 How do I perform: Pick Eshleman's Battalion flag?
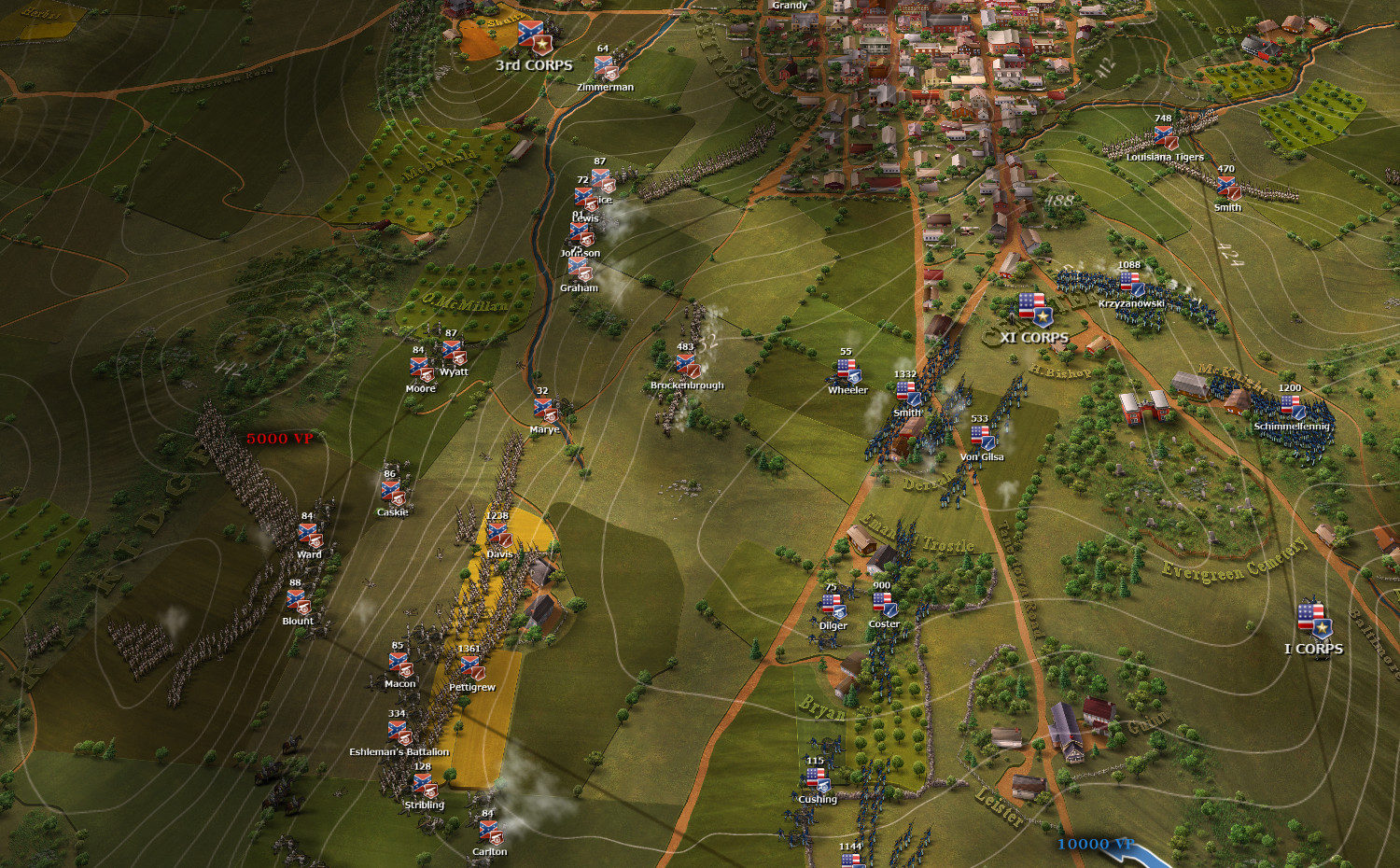(399, 733)
